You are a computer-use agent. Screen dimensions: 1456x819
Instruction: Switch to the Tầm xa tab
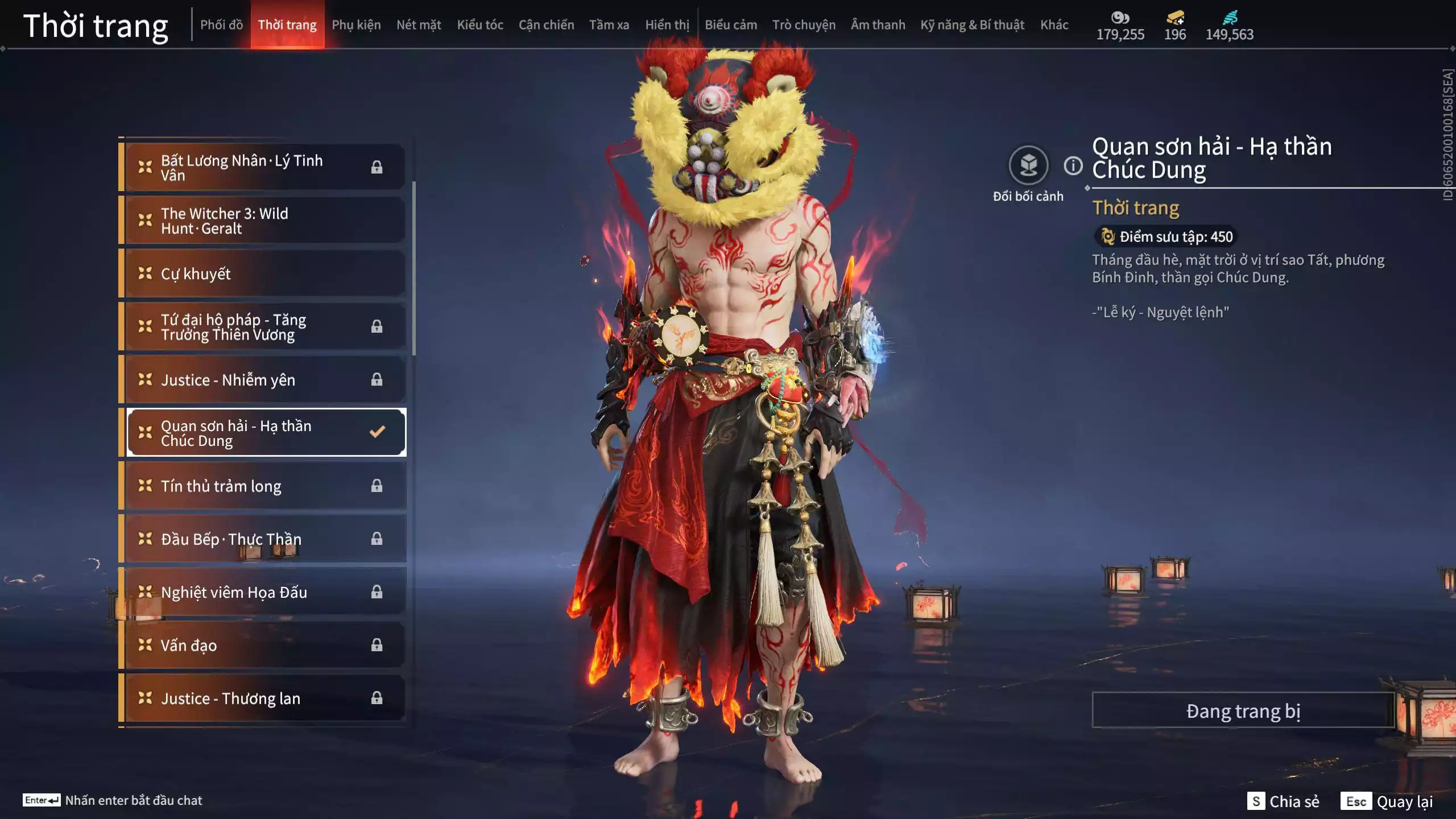coord(609,25)
